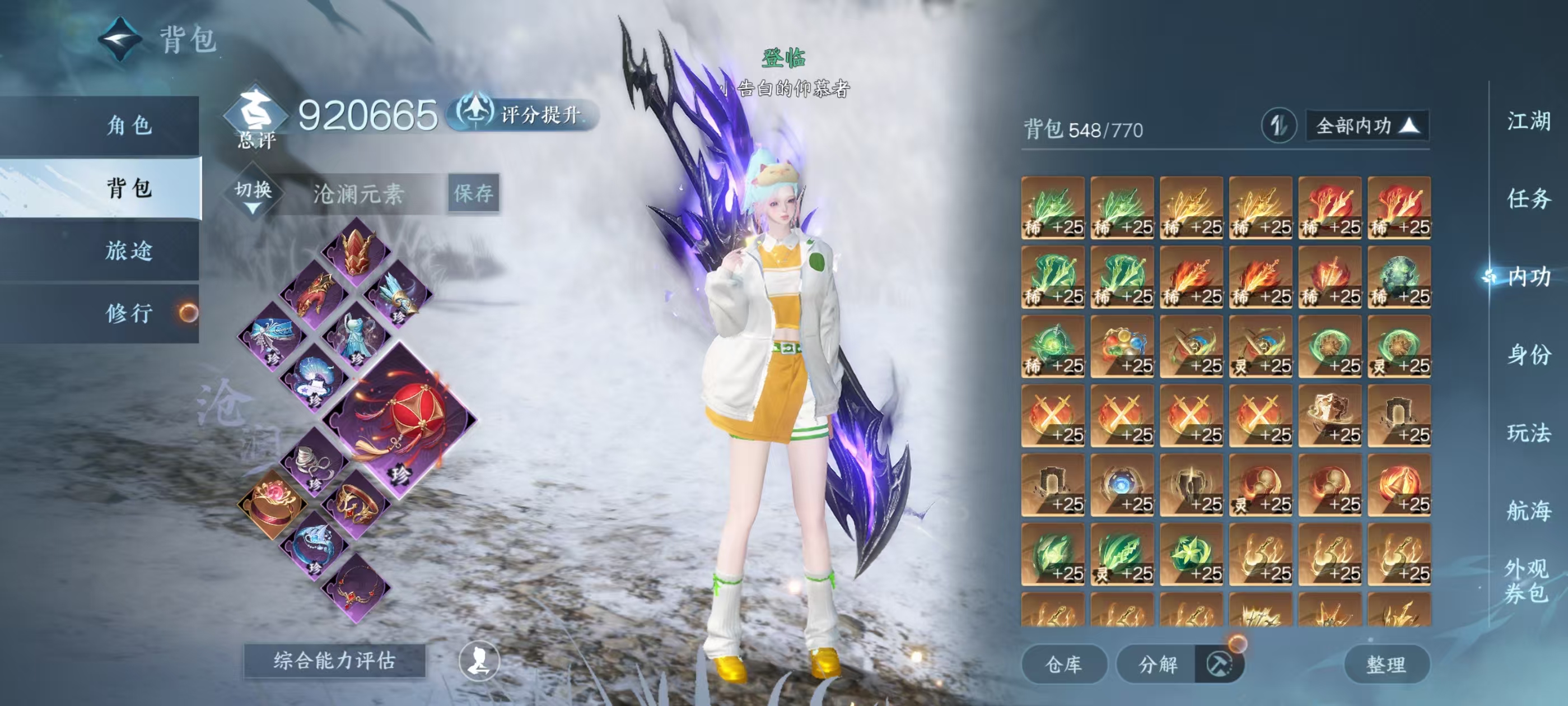Select the 背包 tab
Image resolution: width=1568 pixels, height=706 pixels.
129,188
